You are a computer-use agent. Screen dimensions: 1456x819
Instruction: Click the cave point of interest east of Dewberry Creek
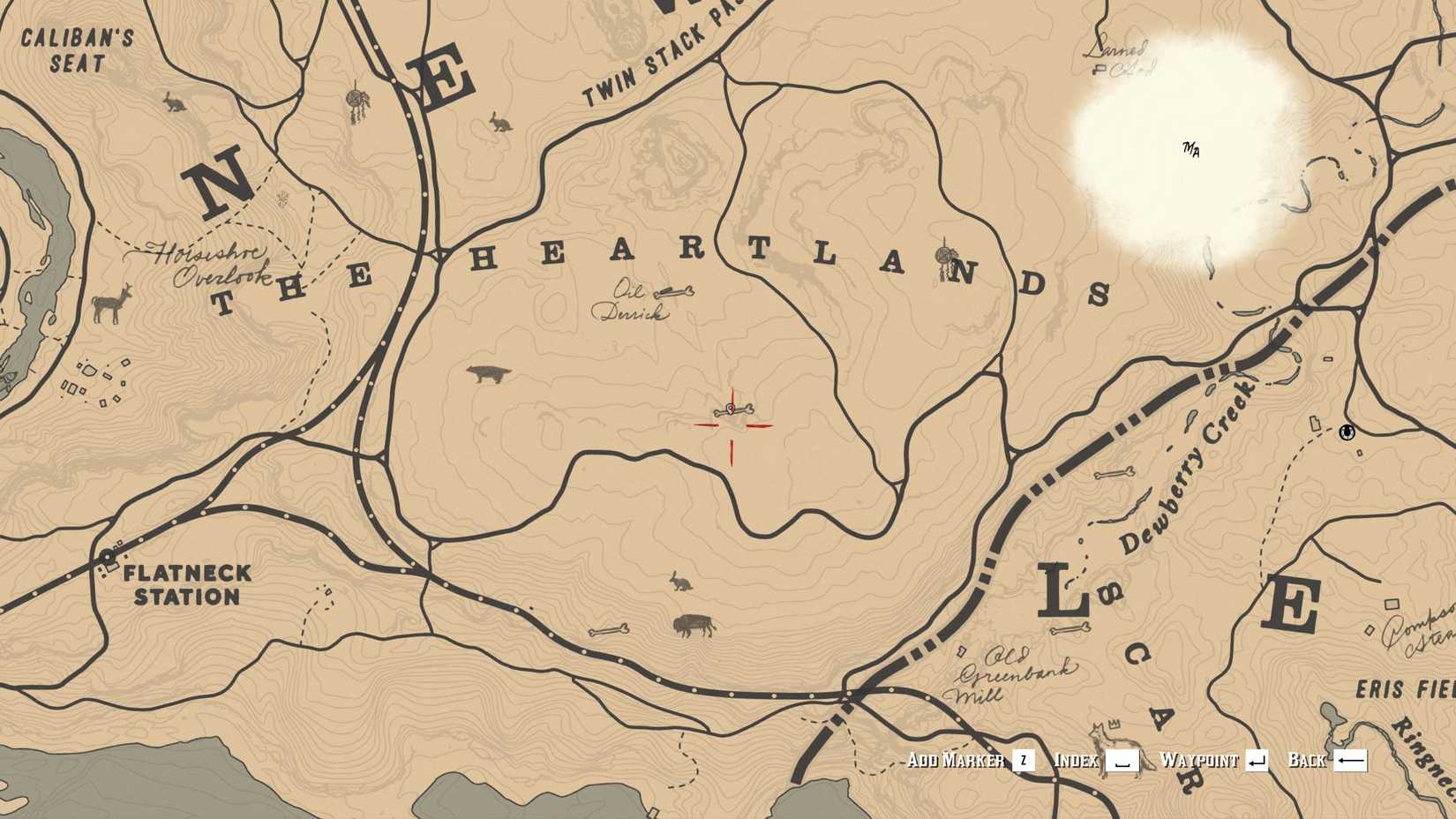(x=1345, y=434)
